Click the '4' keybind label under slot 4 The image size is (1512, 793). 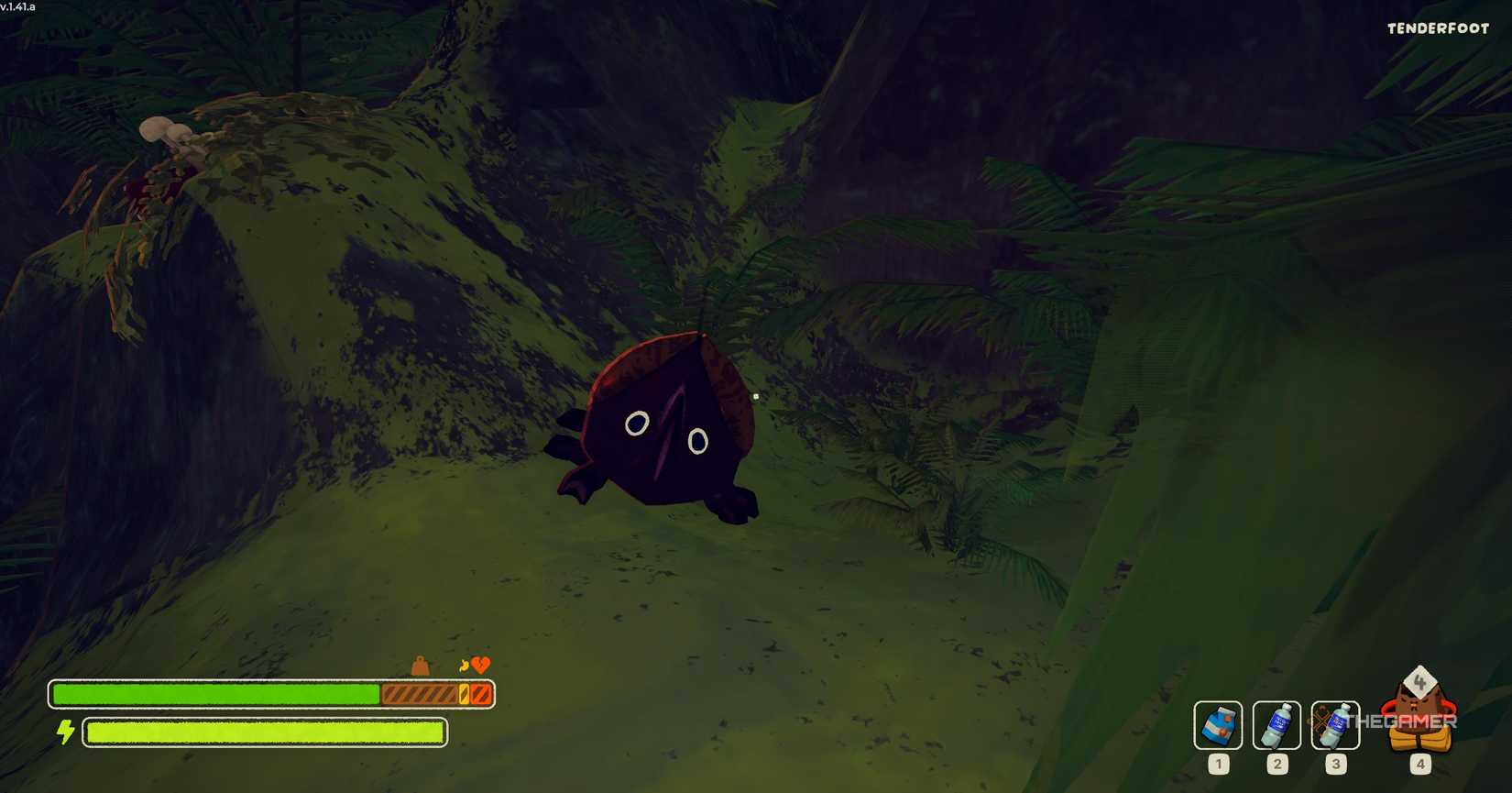[1421, 764]
